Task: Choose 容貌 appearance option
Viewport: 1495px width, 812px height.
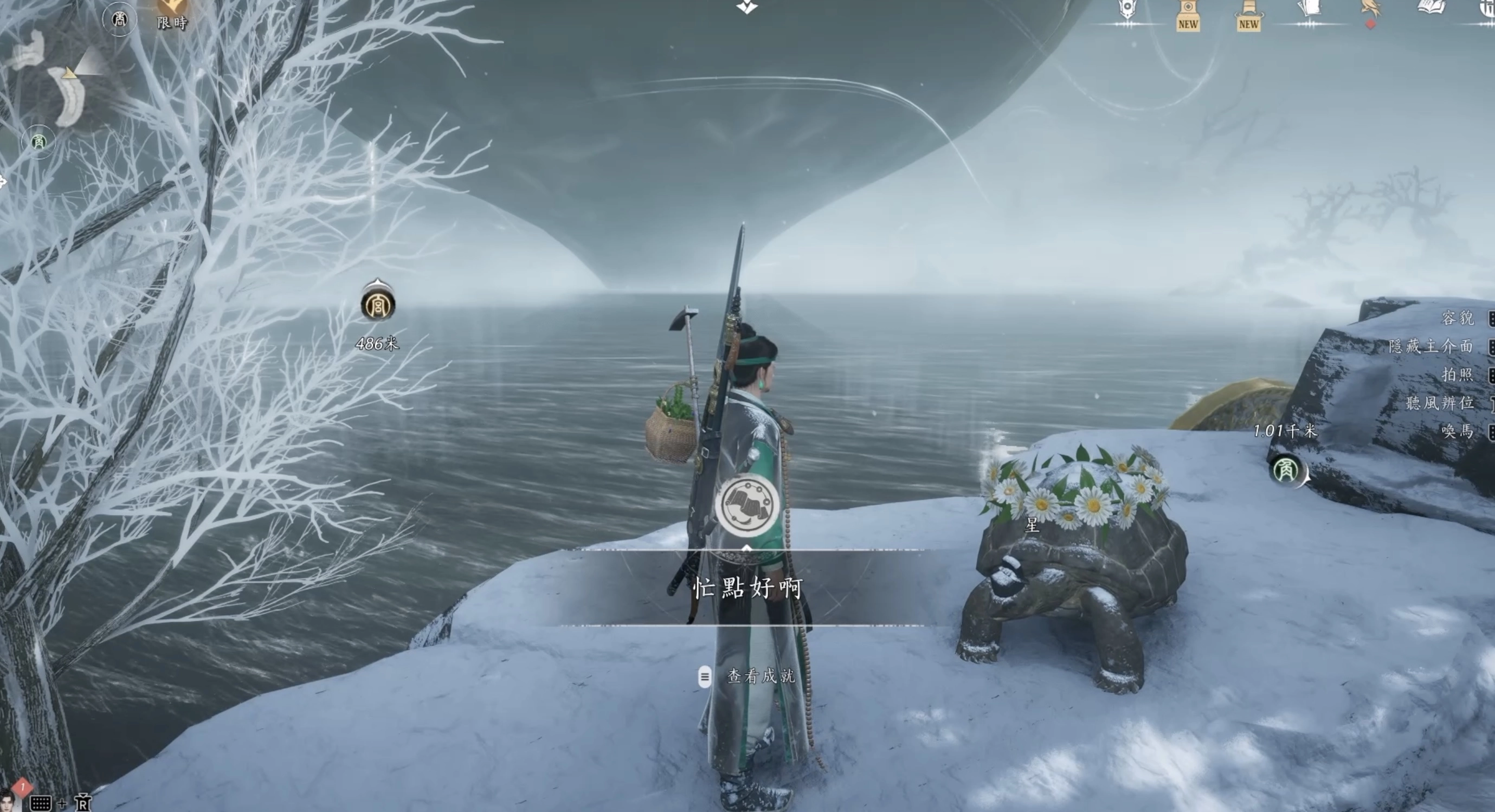Action: coord(1457,318)
